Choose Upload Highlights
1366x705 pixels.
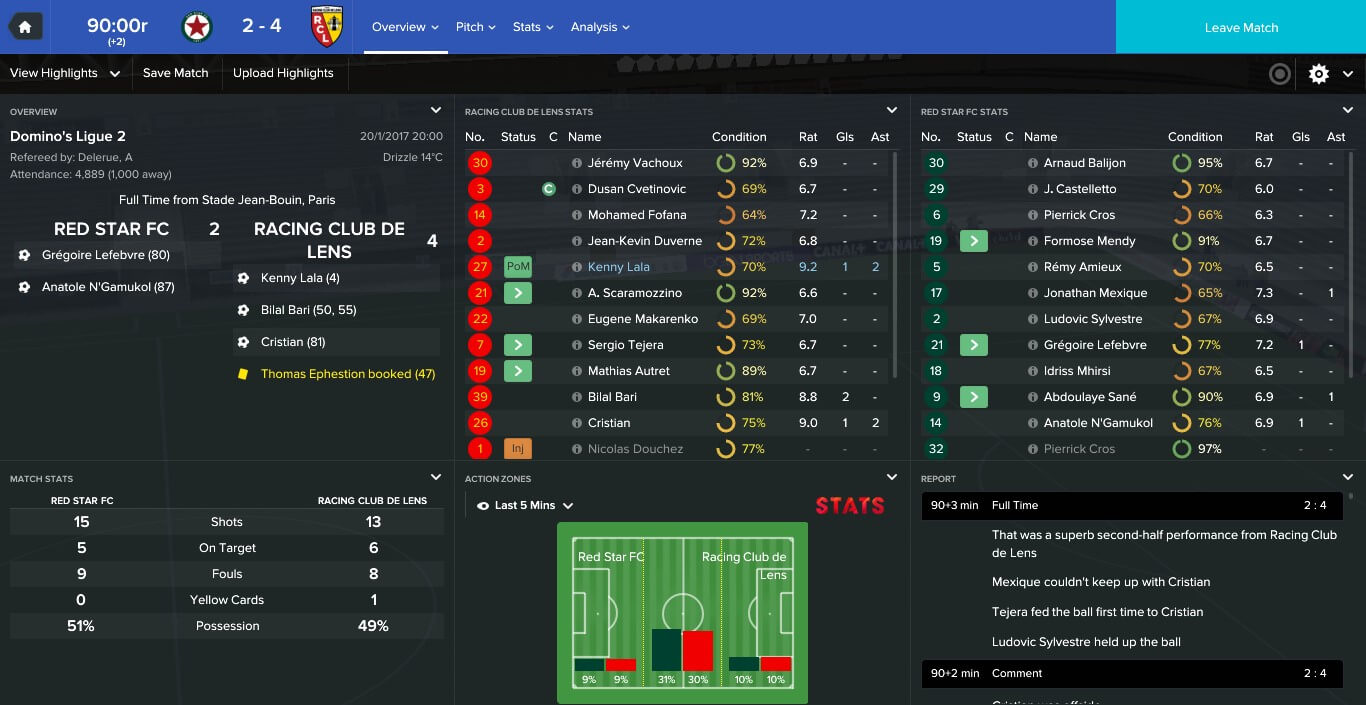pos(283,73)
